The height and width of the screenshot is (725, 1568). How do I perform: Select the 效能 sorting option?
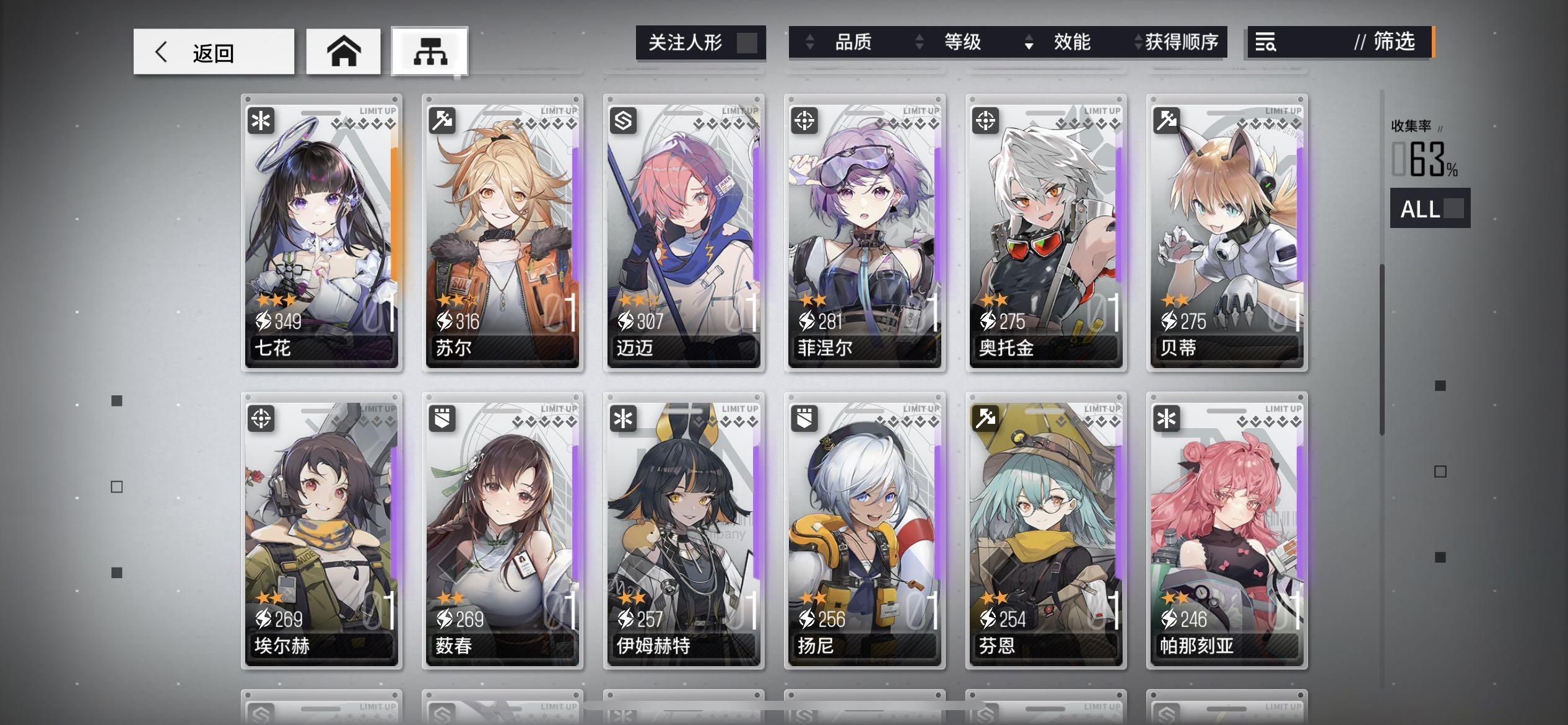coord(1070,42)
